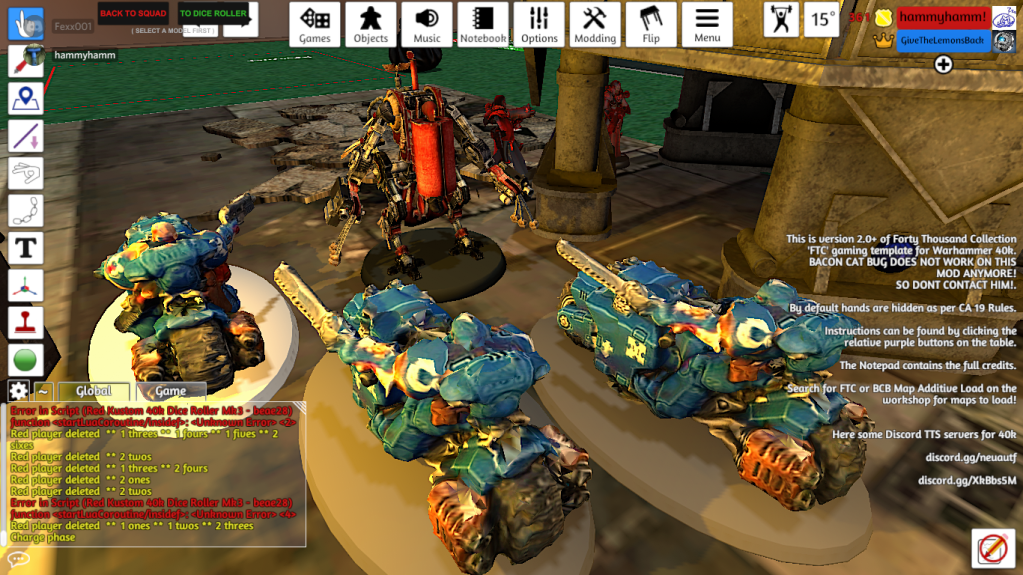1023x575 pixels.
Task: Click the 15° rotation angle button
Action: 823,19
